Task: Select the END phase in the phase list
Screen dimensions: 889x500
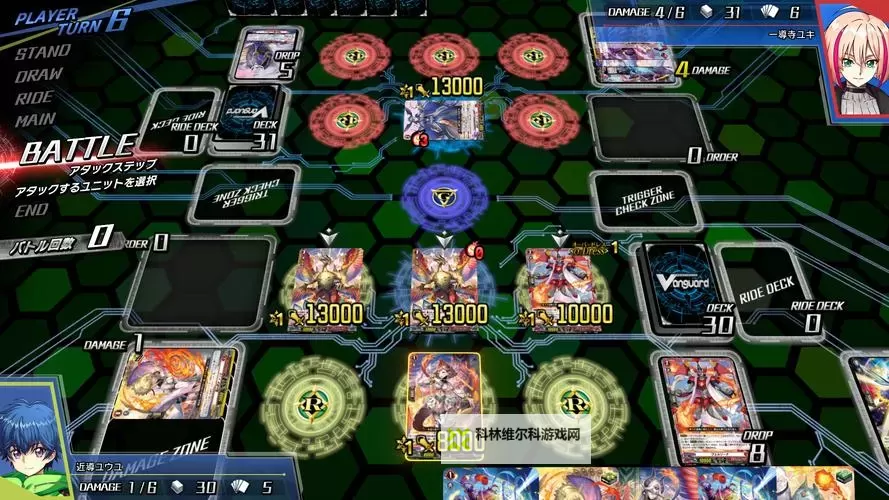Action: [32, 210]
